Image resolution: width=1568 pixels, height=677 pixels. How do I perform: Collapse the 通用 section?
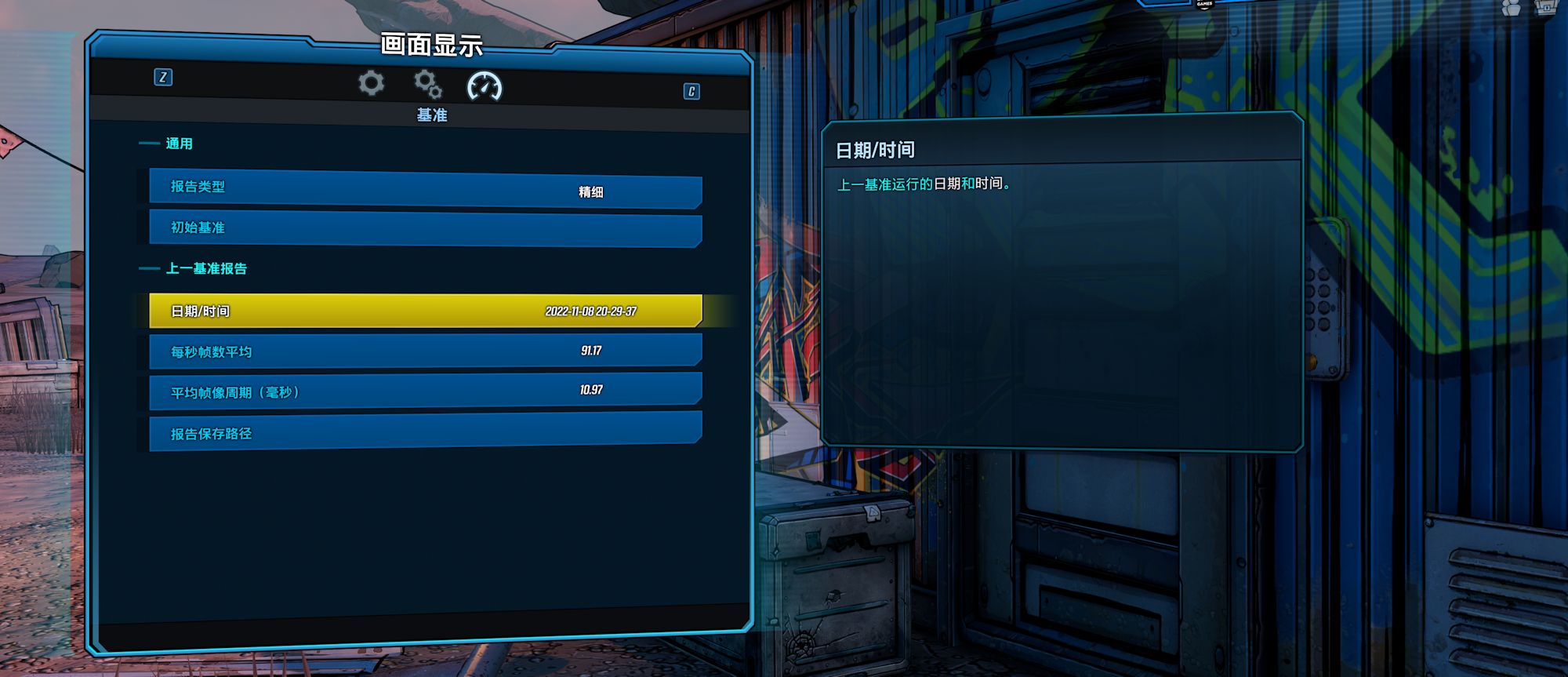click(x=179, y=144)
